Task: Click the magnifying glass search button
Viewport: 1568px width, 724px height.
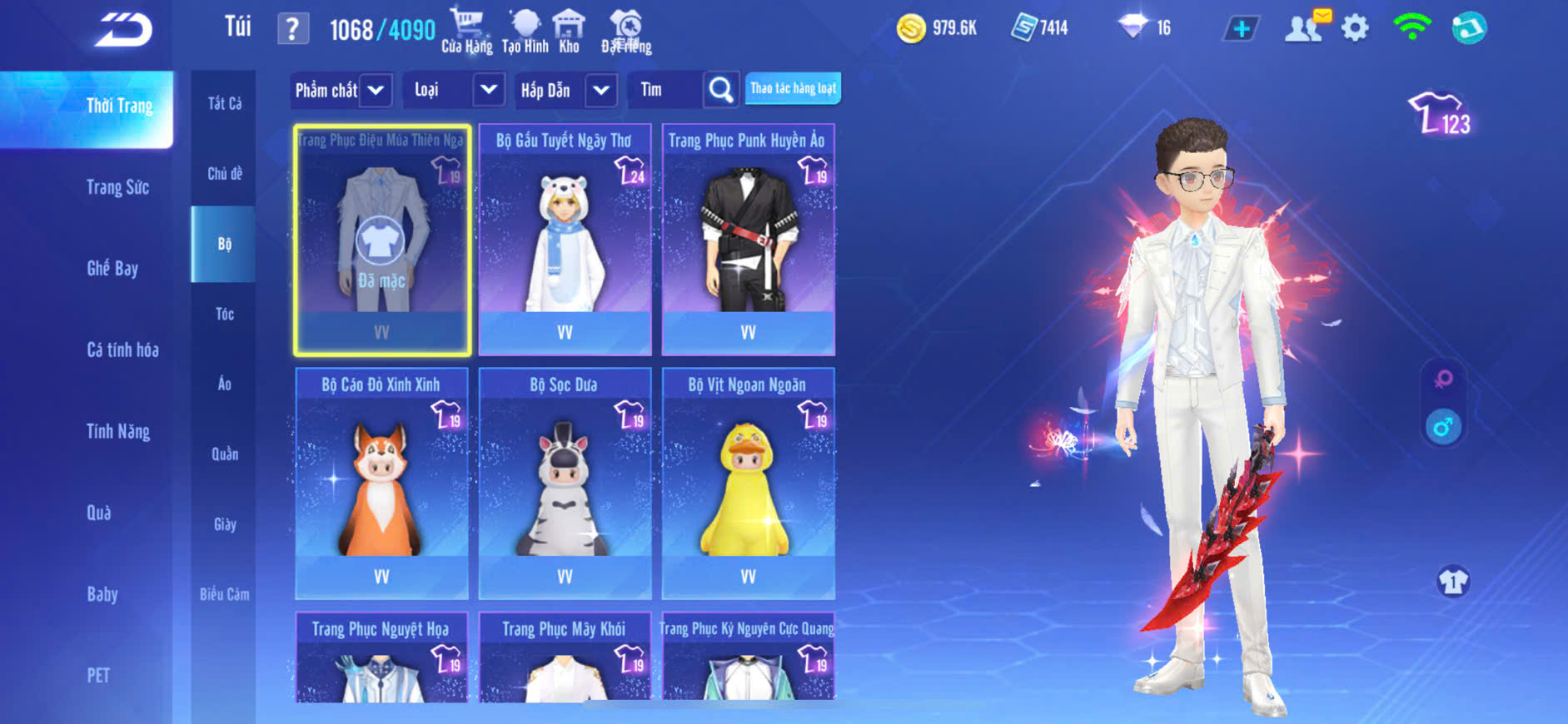Action: (721, 90)
